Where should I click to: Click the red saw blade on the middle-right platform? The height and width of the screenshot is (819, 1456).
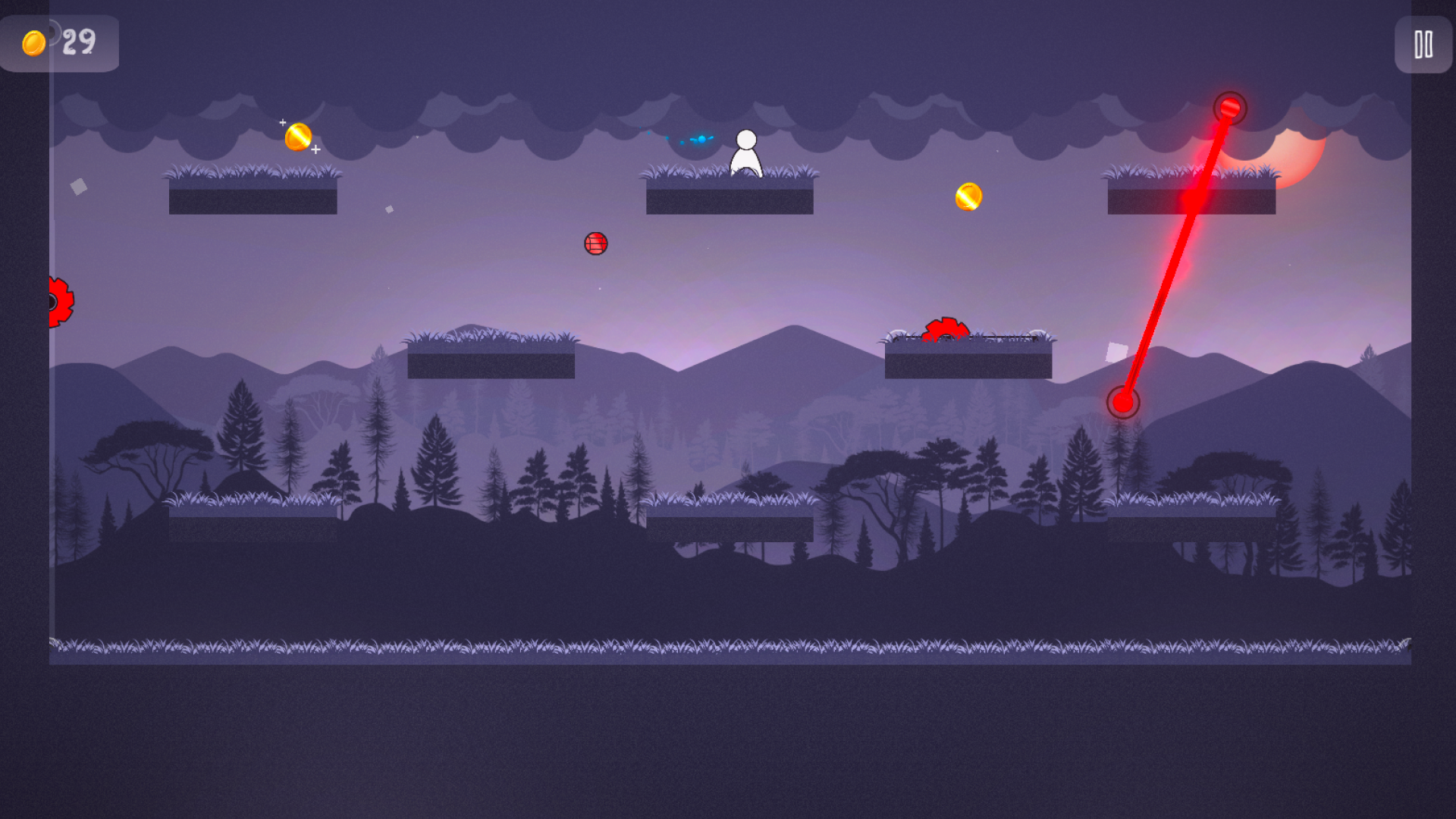(945, 329)
